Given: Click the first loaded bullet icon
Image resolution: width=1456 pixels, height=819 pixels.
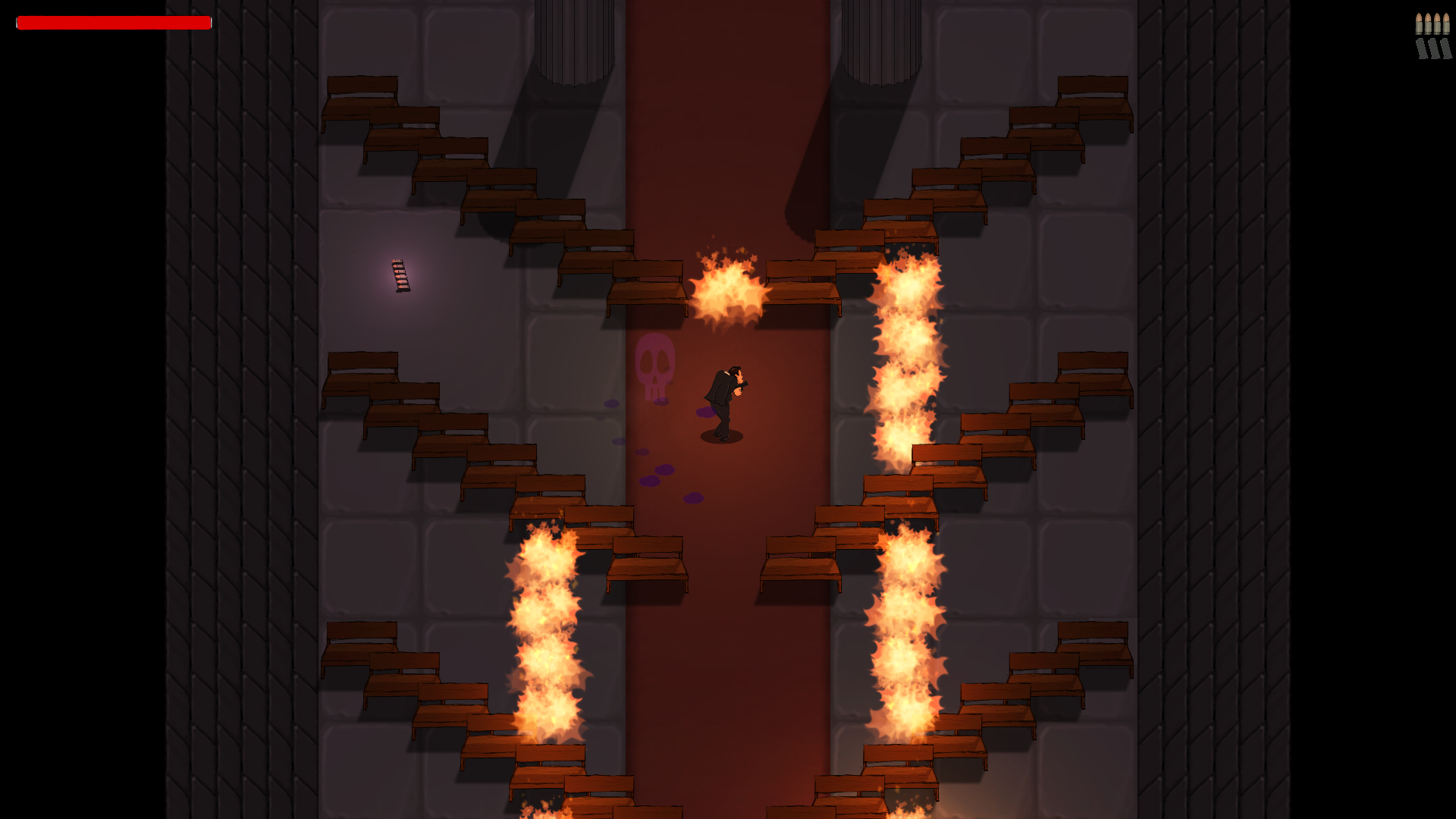Looking at the screenshot, I should pos(1419,23).
